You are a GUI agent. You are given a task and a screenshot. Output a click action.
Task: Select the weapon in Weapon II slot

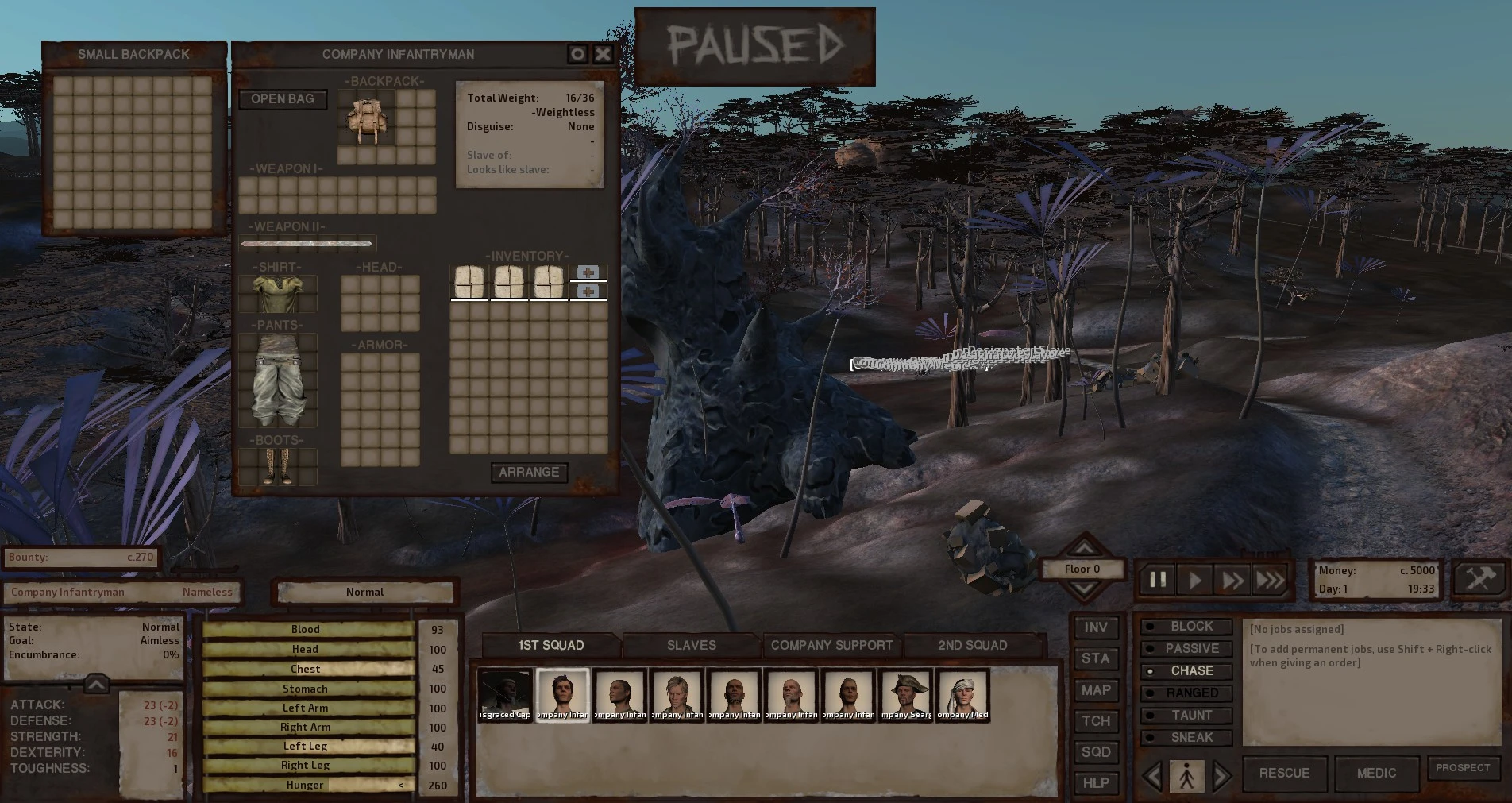click(307, 244)
